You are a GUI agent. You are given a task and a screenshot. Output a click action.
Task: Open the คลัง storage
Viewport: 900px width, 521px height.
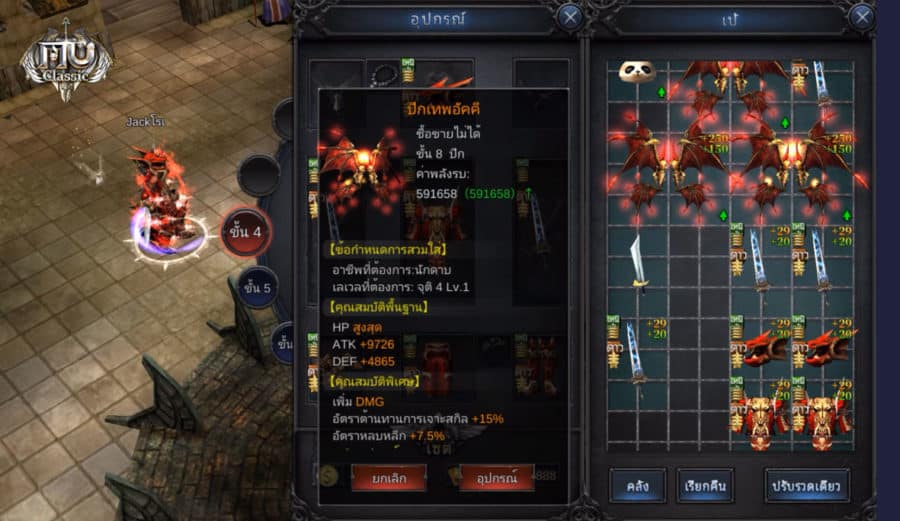[x=638, y=486]
